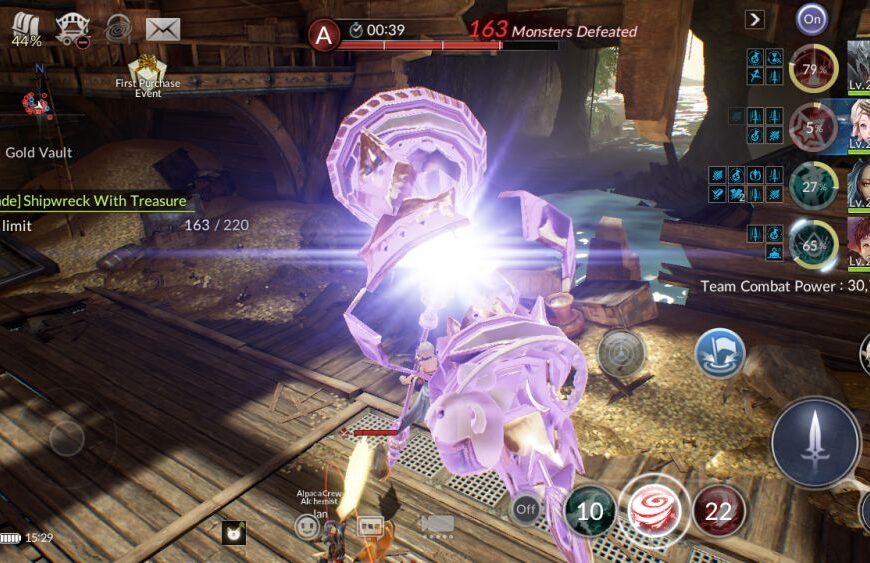Tap the red skill with 22 cooldown
Screen dimensions: 870x563
click(718, 509)
